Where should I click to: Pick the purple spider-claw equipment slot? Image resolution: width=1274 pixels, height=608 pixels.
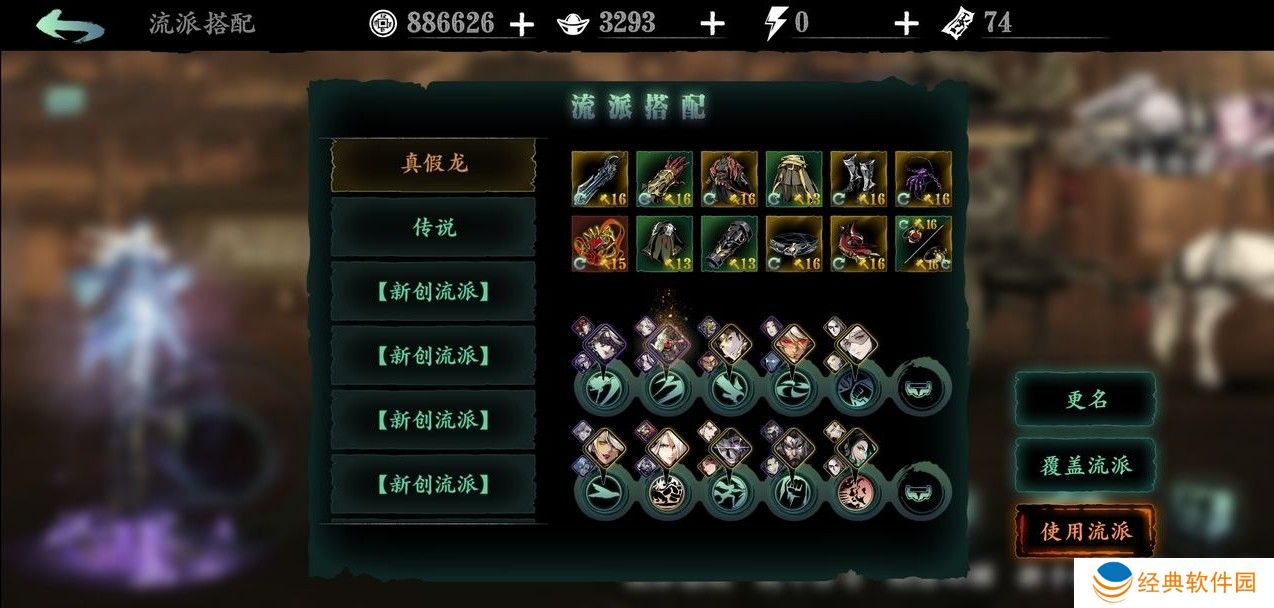coord(922,179)
